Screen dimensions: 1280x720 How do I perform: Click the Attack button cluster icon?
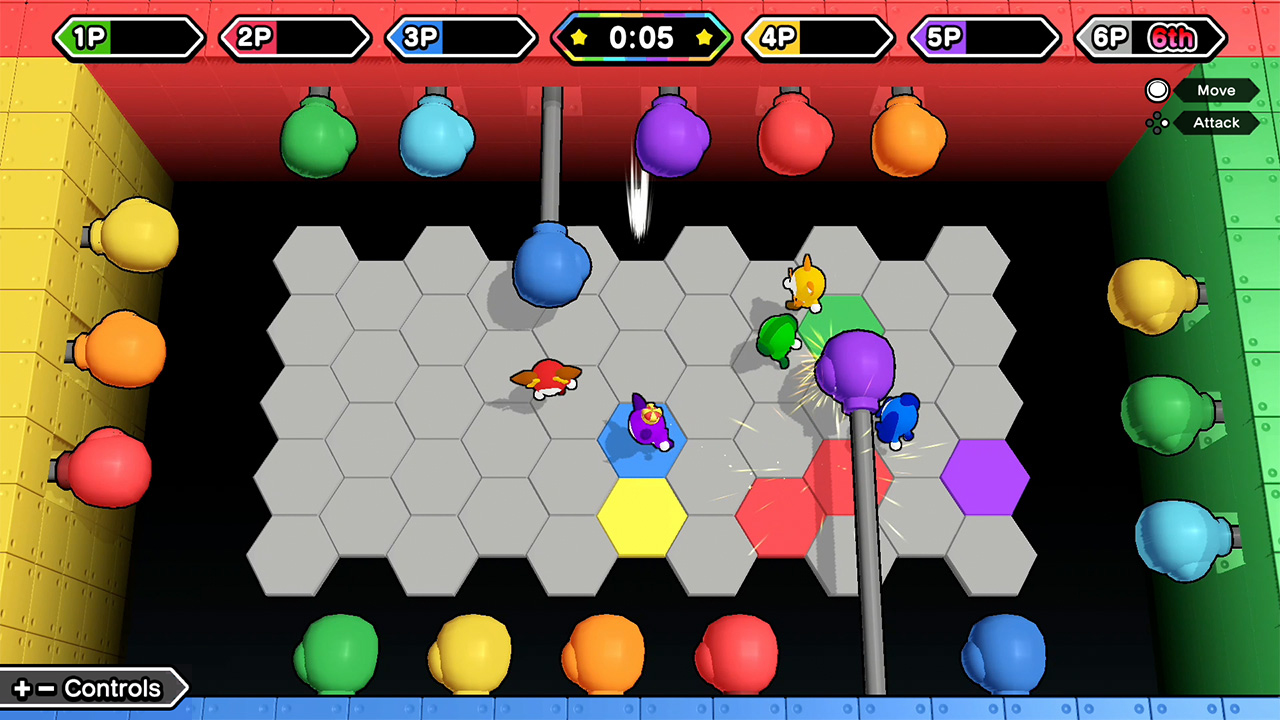[1157, 122]
